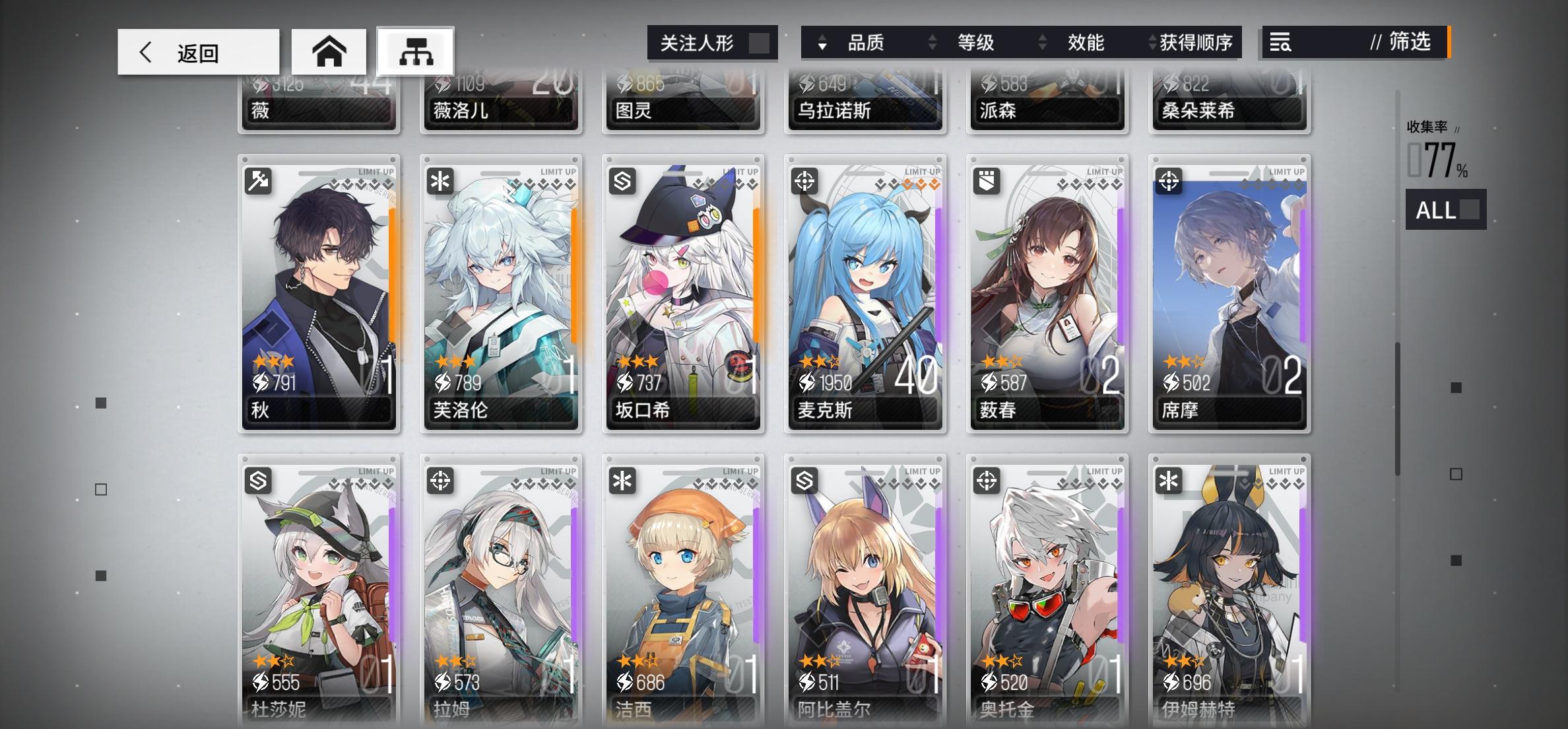1568x729 pixels.
Task: Click the crosshair class icon on 麦克斯's card
Action: tap(806, 180)
